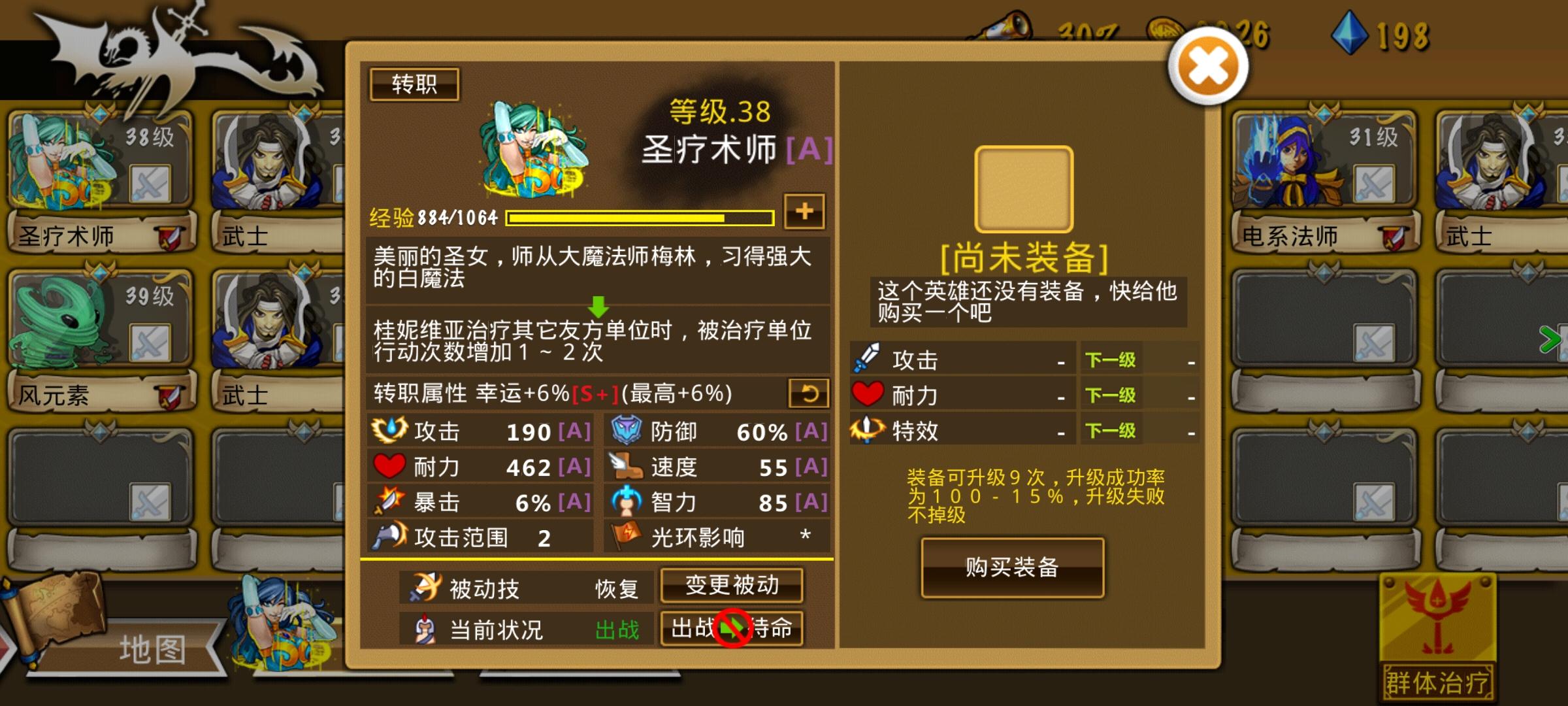Open the 转职 class change menu

pos(414,84)
